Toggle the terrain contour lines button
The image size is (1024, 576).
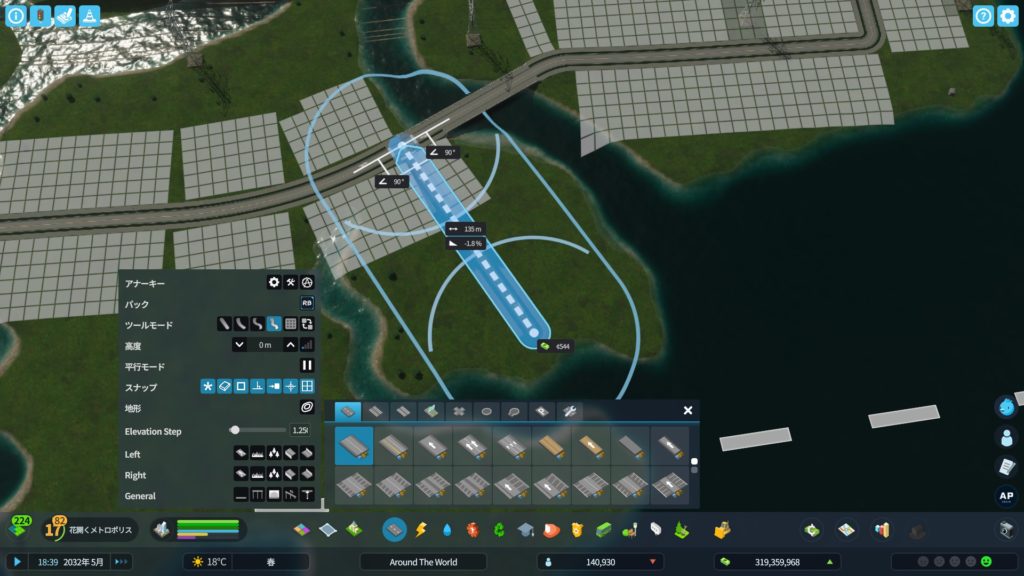[x=308, y=408]
